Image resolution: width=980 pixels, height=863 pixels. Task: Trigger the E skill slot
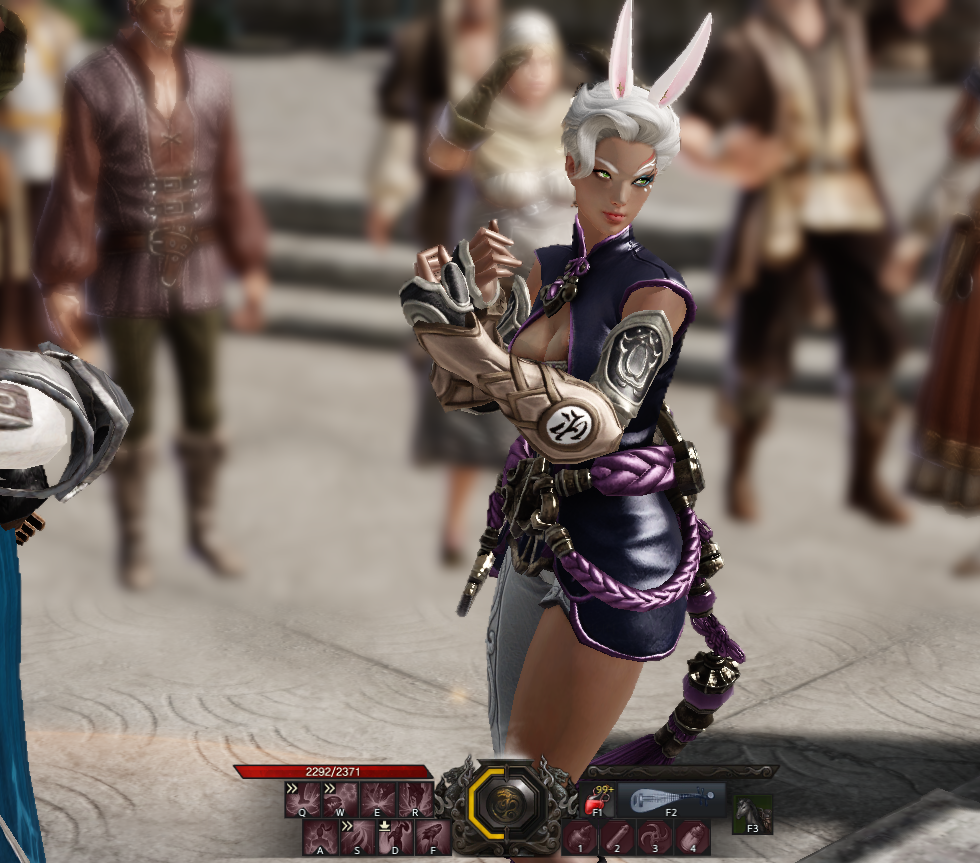coord(378,799)
